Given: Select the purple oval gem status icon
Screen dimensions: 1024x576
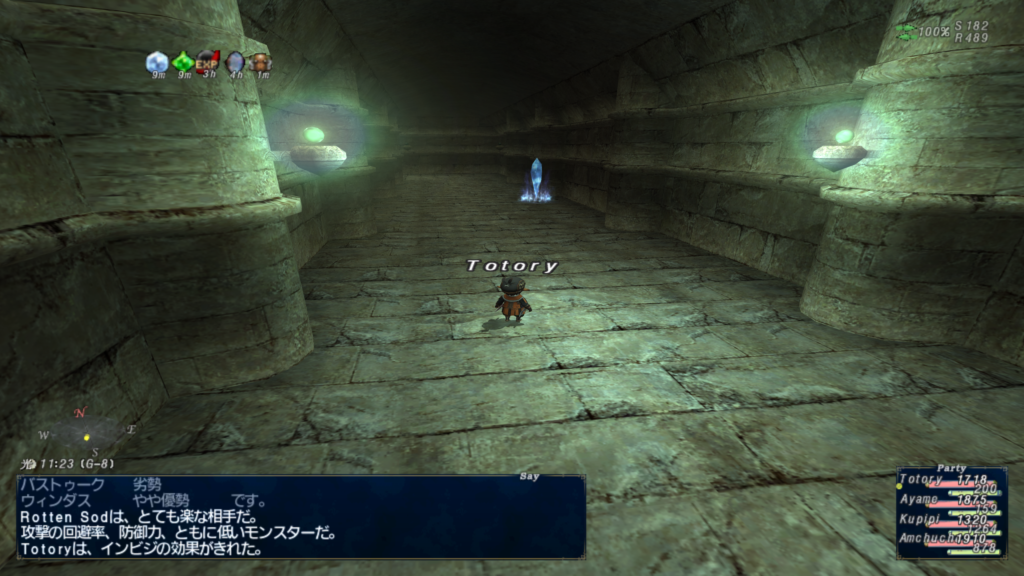Looking at the screenshot, I should click(235, 62).
